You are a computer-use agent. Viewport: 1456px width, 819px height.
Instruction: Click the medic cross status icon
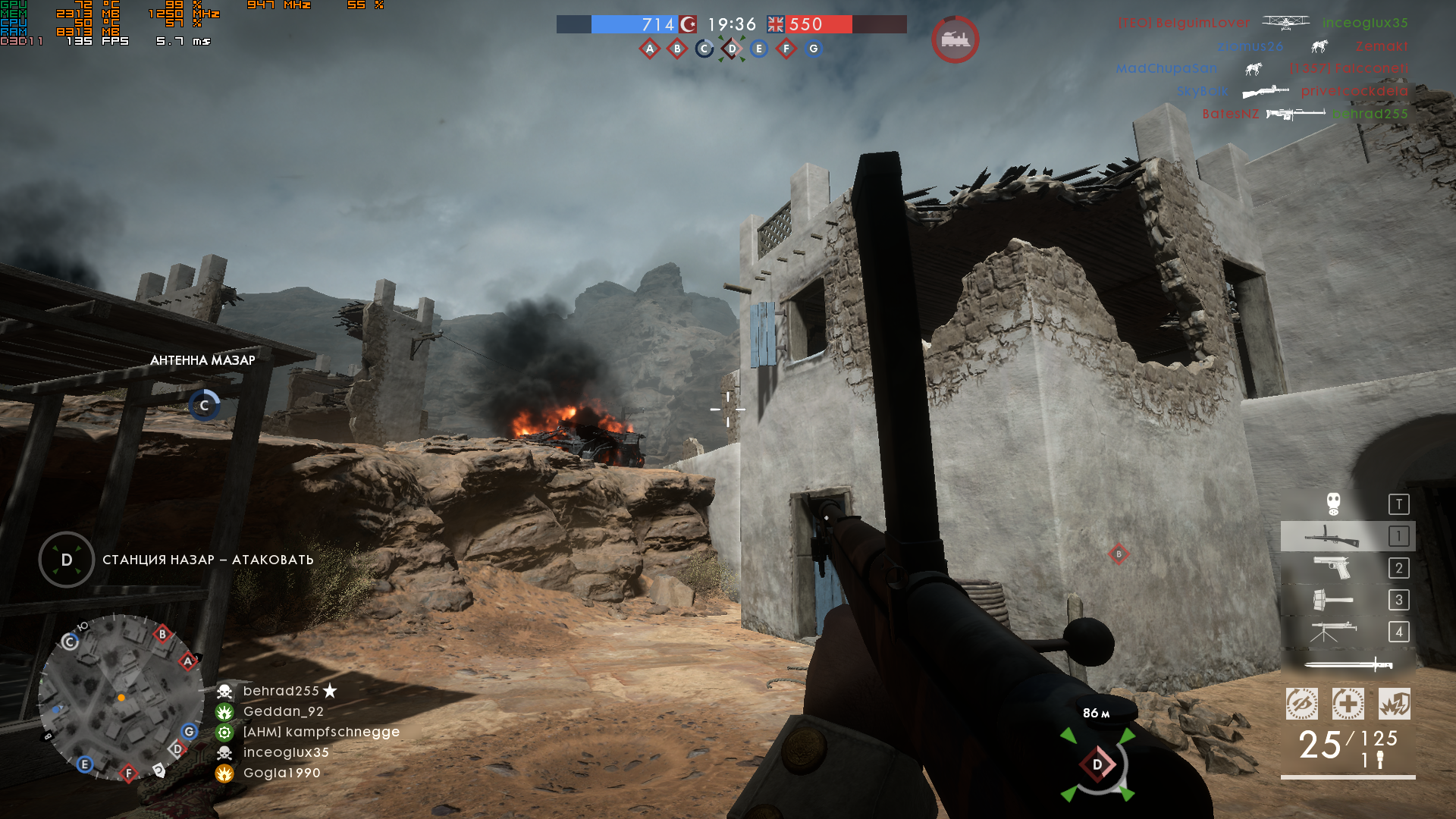(1348, 704)
